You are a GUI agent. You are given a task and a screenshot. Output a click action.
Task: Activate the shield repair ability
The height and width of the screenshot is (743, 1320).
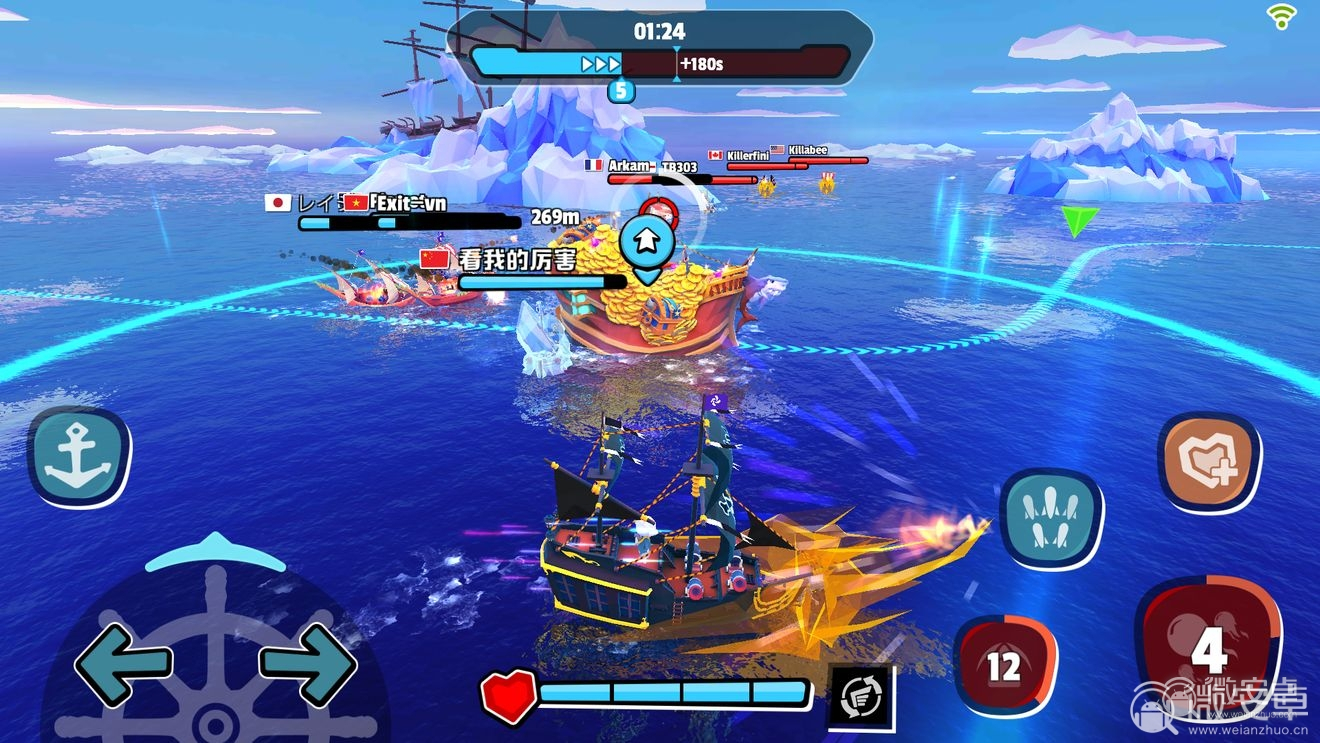click(x=1209, y=462)
